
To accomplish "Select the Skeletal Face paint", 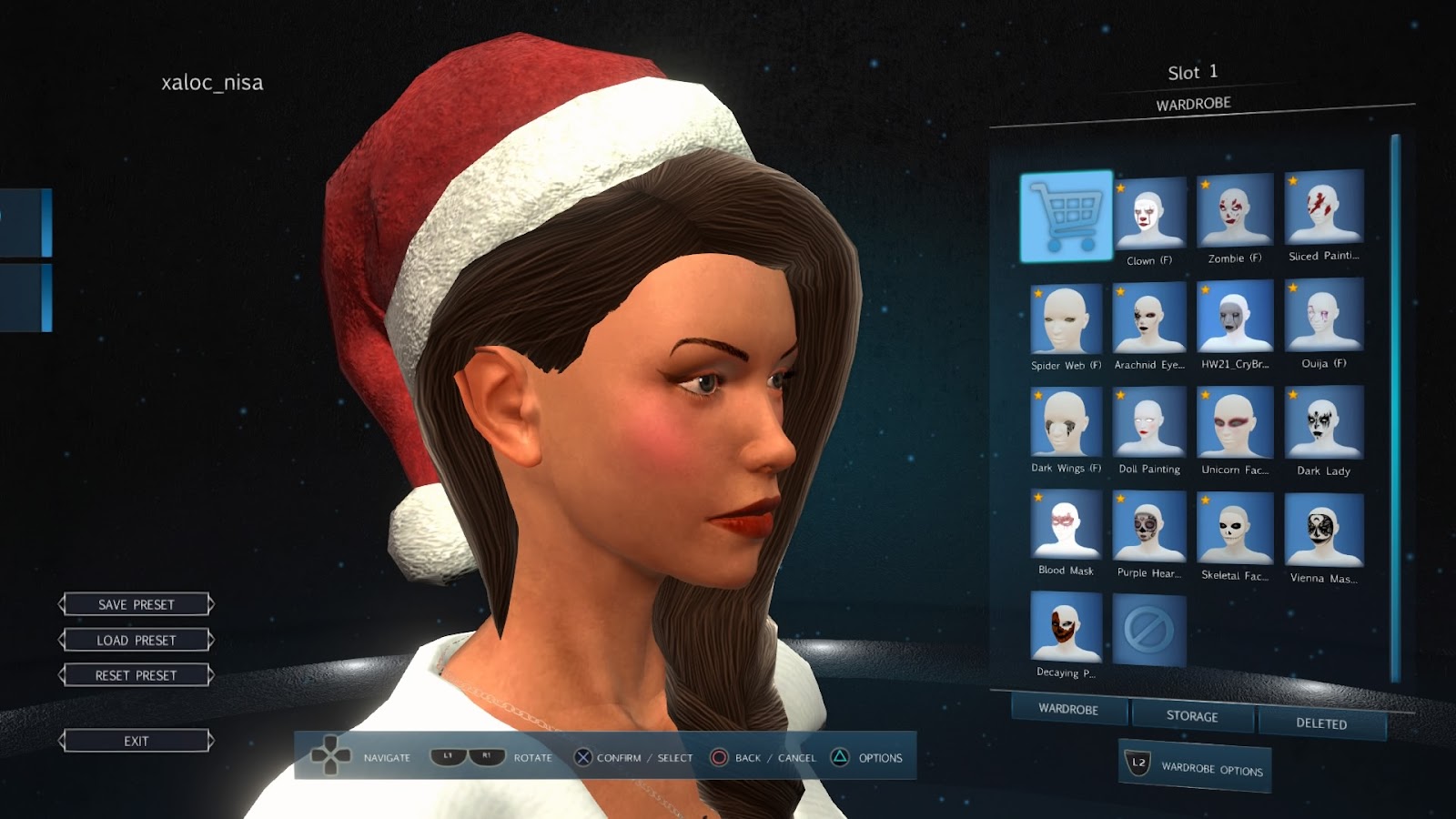I will tap(1235, 528).
